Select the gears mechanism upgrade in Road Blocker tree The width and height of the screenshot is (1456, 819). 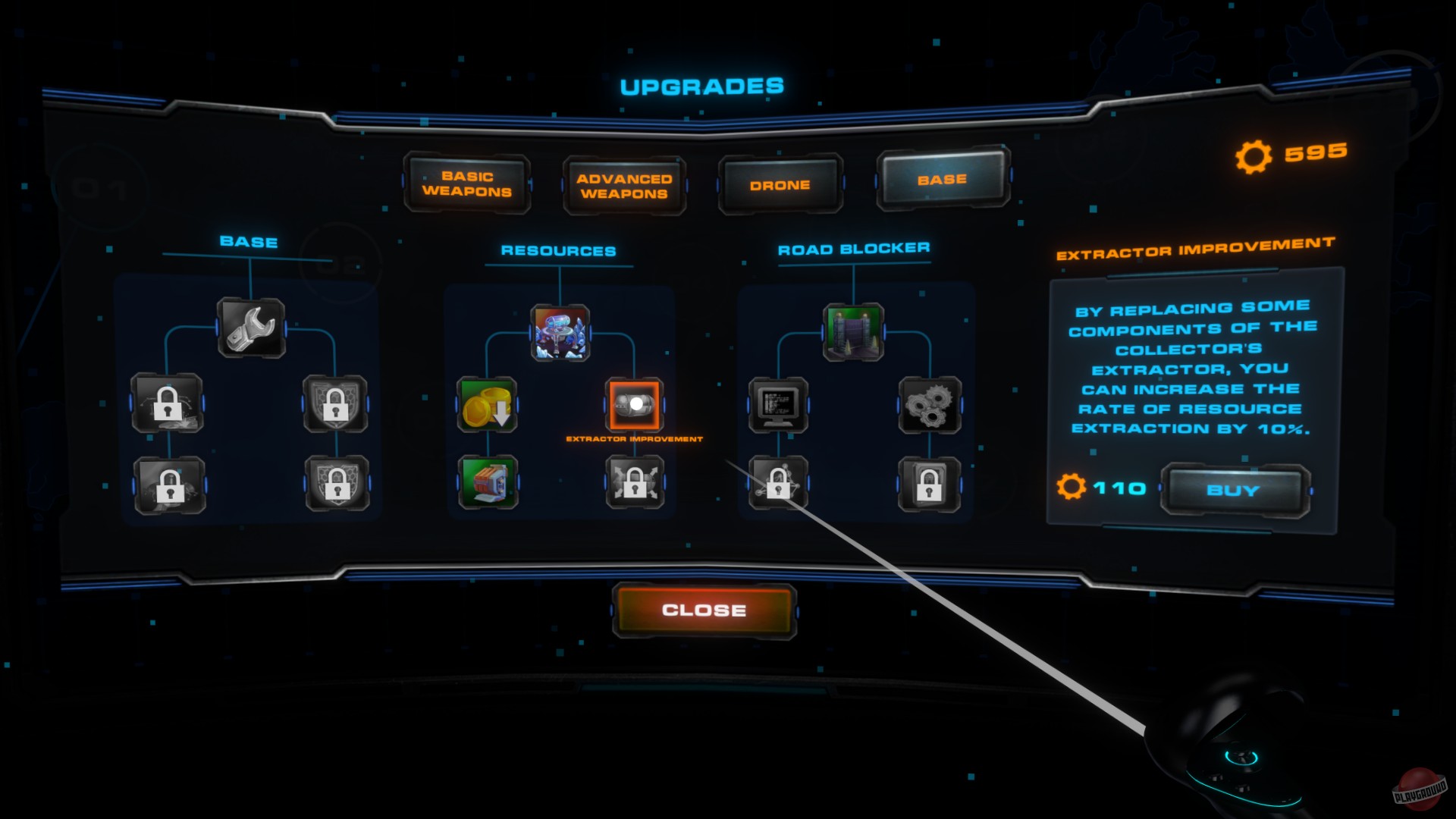point(930,405)
